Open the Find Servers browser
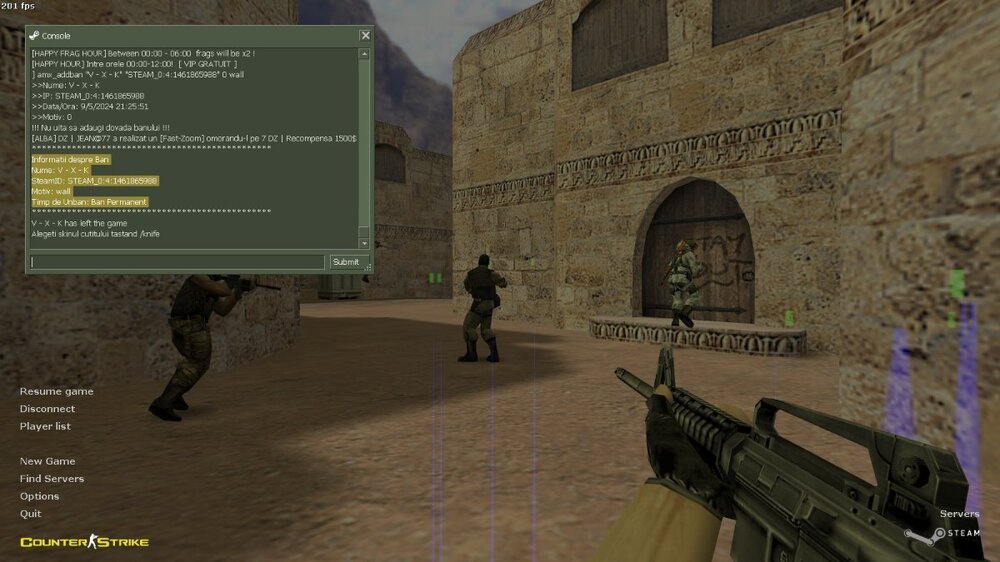The height and width of the screenshot is (562, 1000). click(x=52, y=479)
